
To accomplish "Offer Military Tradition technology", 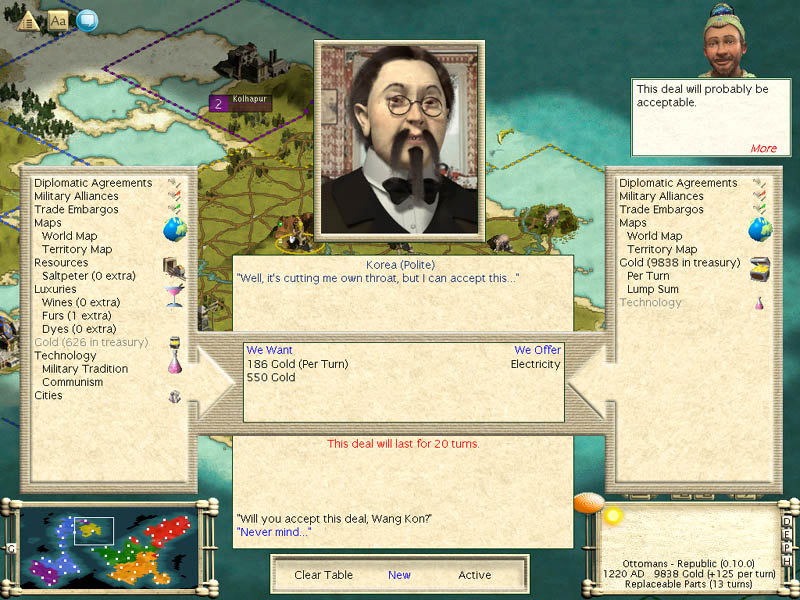I will click(85, 369).
